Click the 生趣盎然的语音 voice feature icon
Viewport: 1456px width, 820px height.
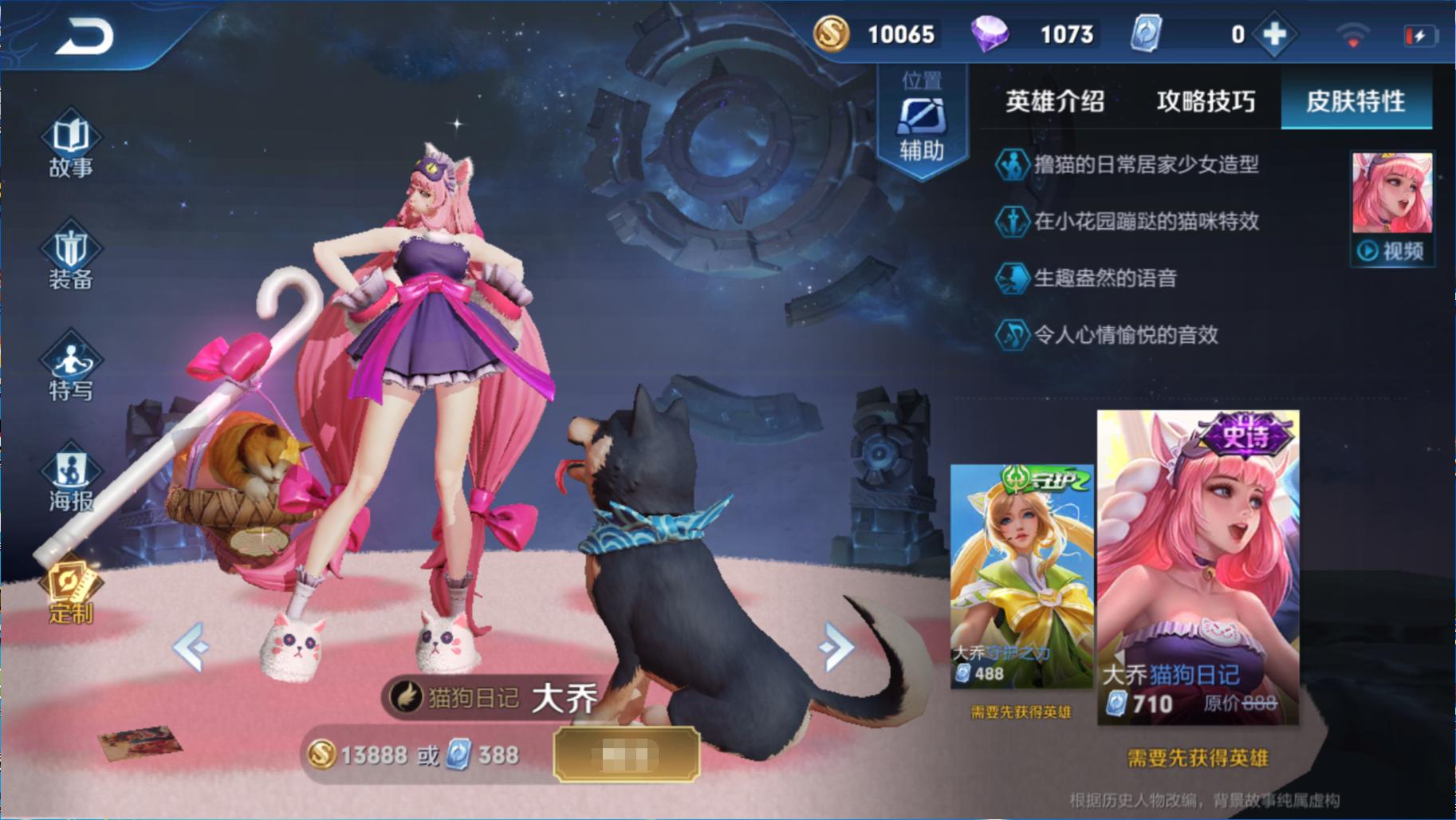click(1011, 279)
